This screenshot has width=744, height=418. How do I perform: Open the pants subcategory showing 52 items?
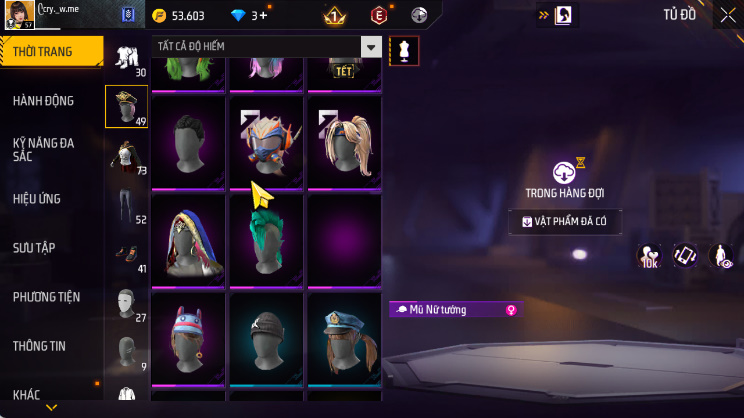click(126, 205)
